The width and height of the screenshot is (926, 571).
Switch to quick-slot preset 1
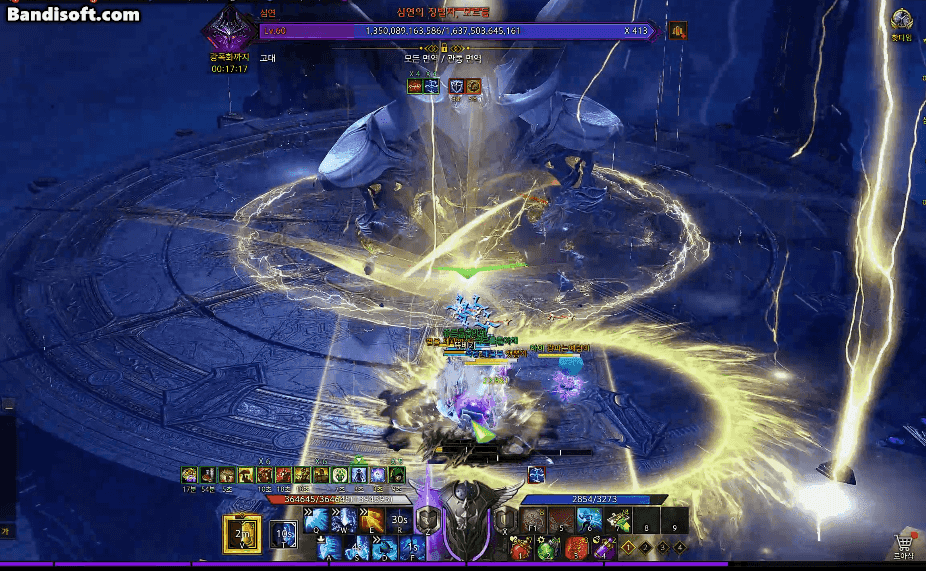[x=627, y=547]
